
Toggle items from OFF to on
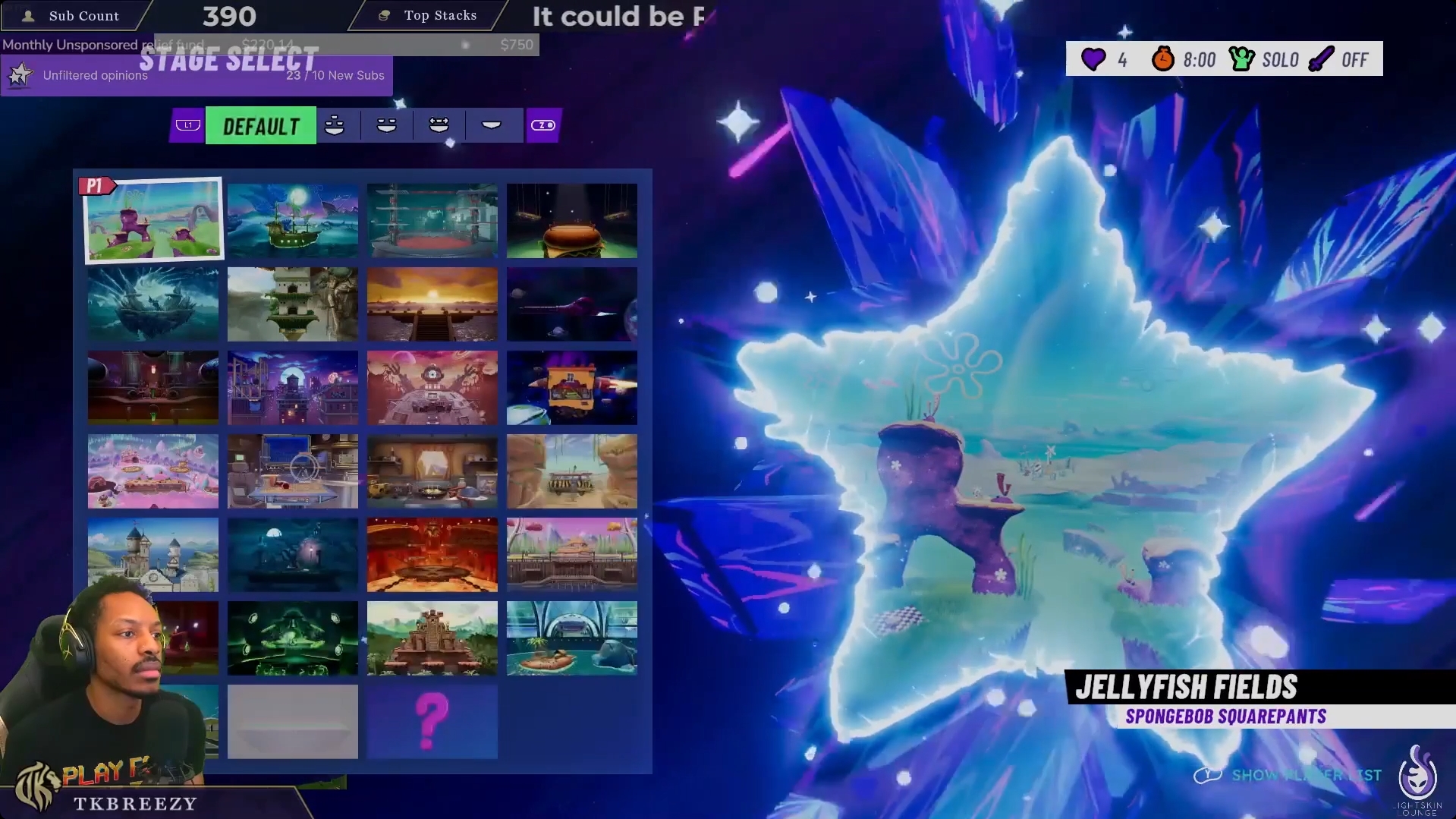point(1354,59)
